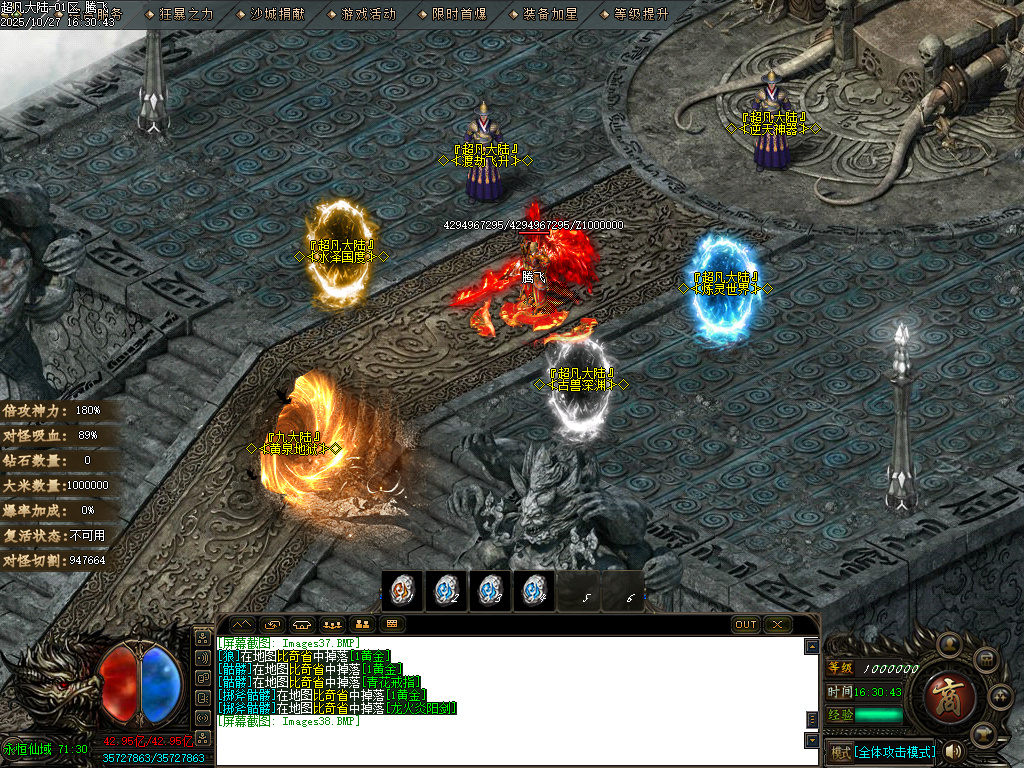Select 游戏活动 in the top bar
1024x768 pixels.
click(x=368, y=14)
